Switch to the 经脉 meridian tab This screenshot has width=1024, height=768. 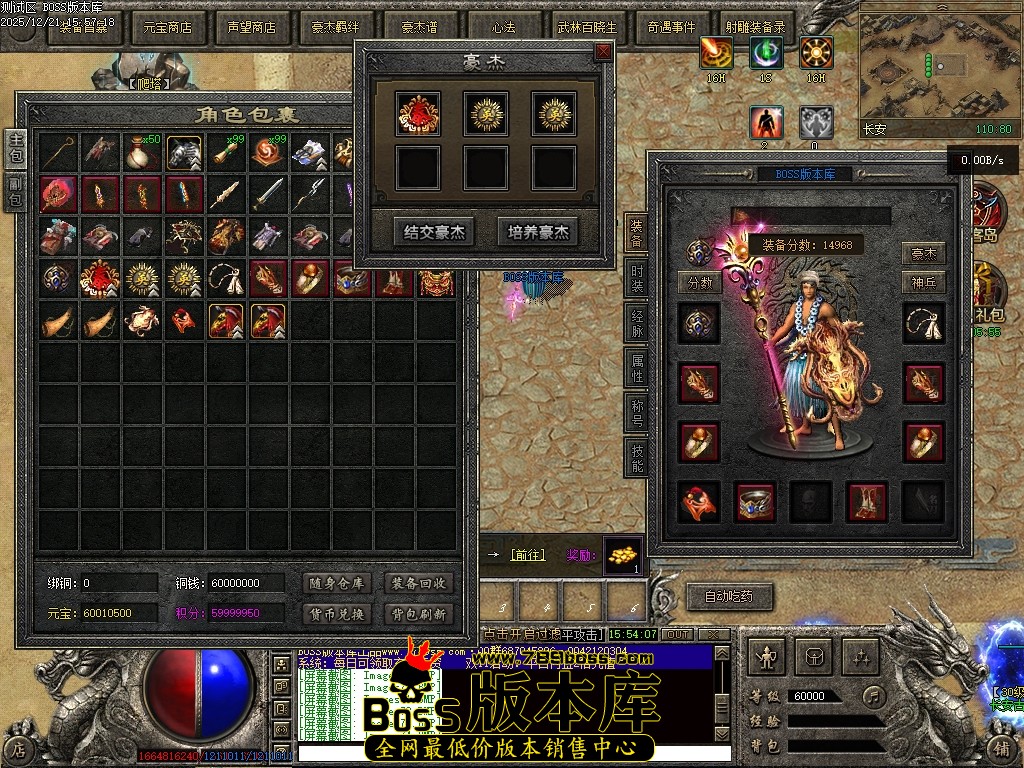tap(637, 324)
